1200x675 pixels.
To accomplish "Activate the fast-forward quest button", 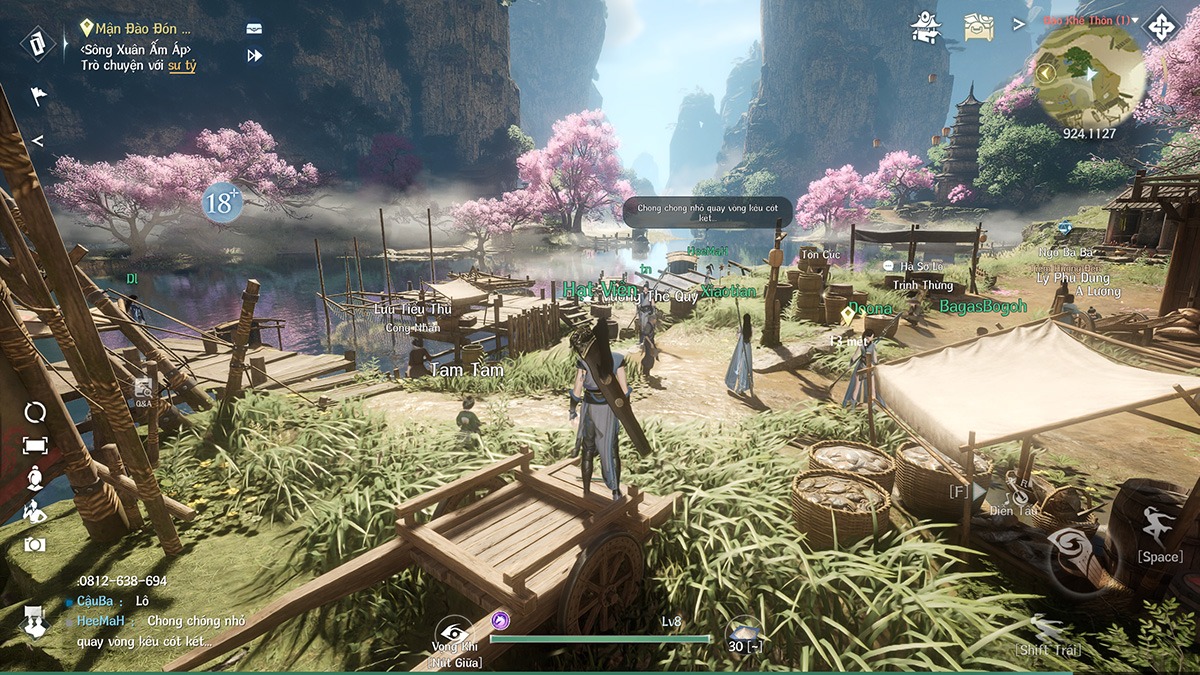I will (x=254, y=56).
